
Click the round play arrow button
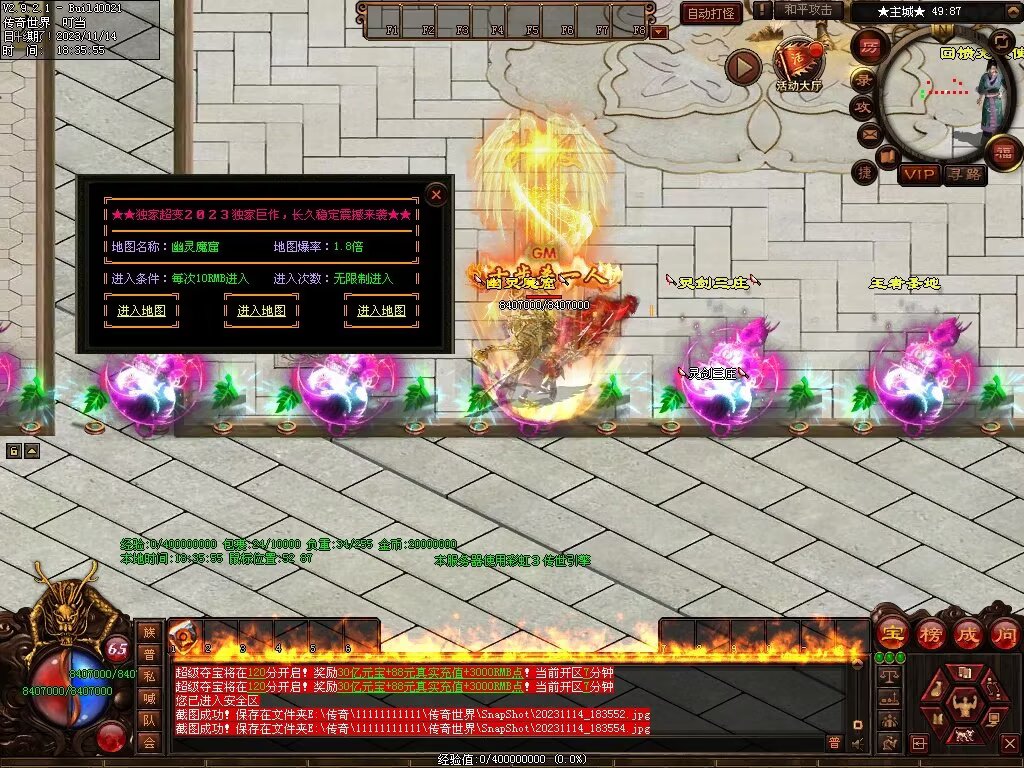[743, 67]
